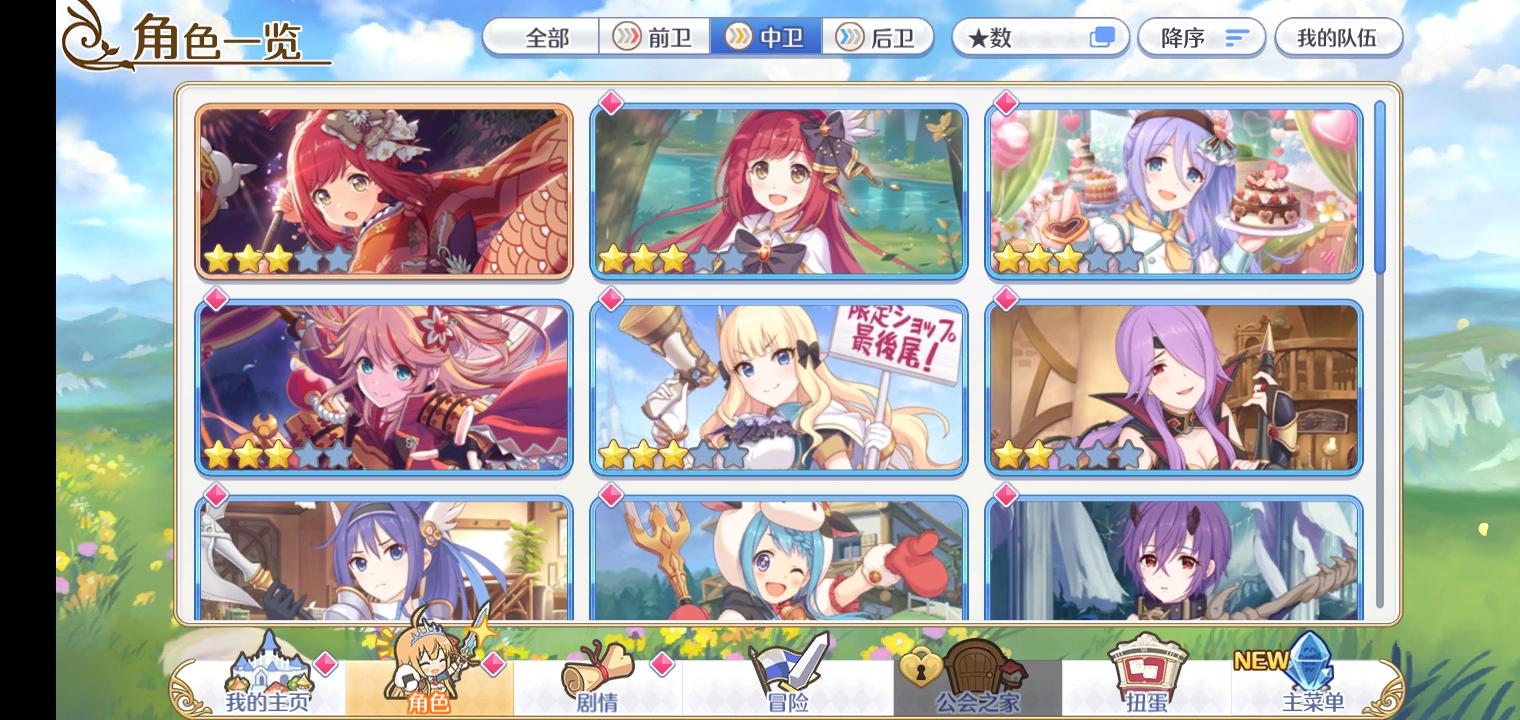Switch filter to 前卫 vanguard
Screen dimensions: 1520x720
tap(655, 37)
